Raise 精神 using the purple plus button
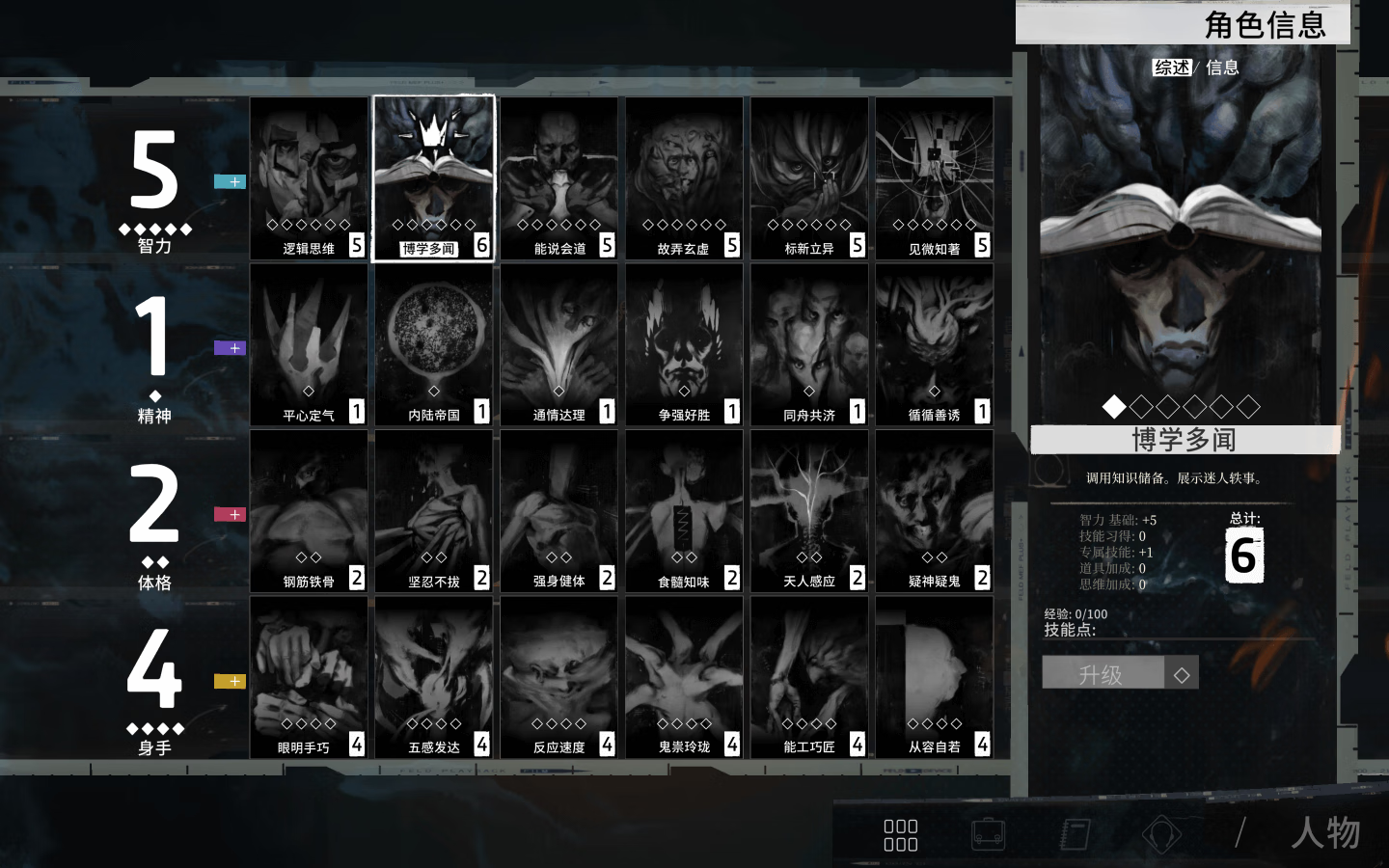 pos(230,348)
